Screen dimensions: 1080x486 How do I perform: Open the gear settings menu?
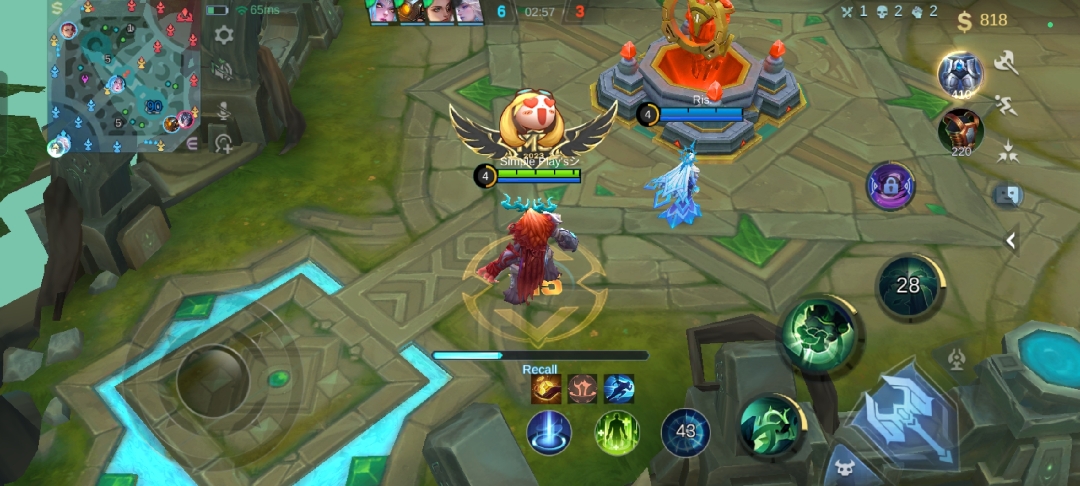[224, 35]
